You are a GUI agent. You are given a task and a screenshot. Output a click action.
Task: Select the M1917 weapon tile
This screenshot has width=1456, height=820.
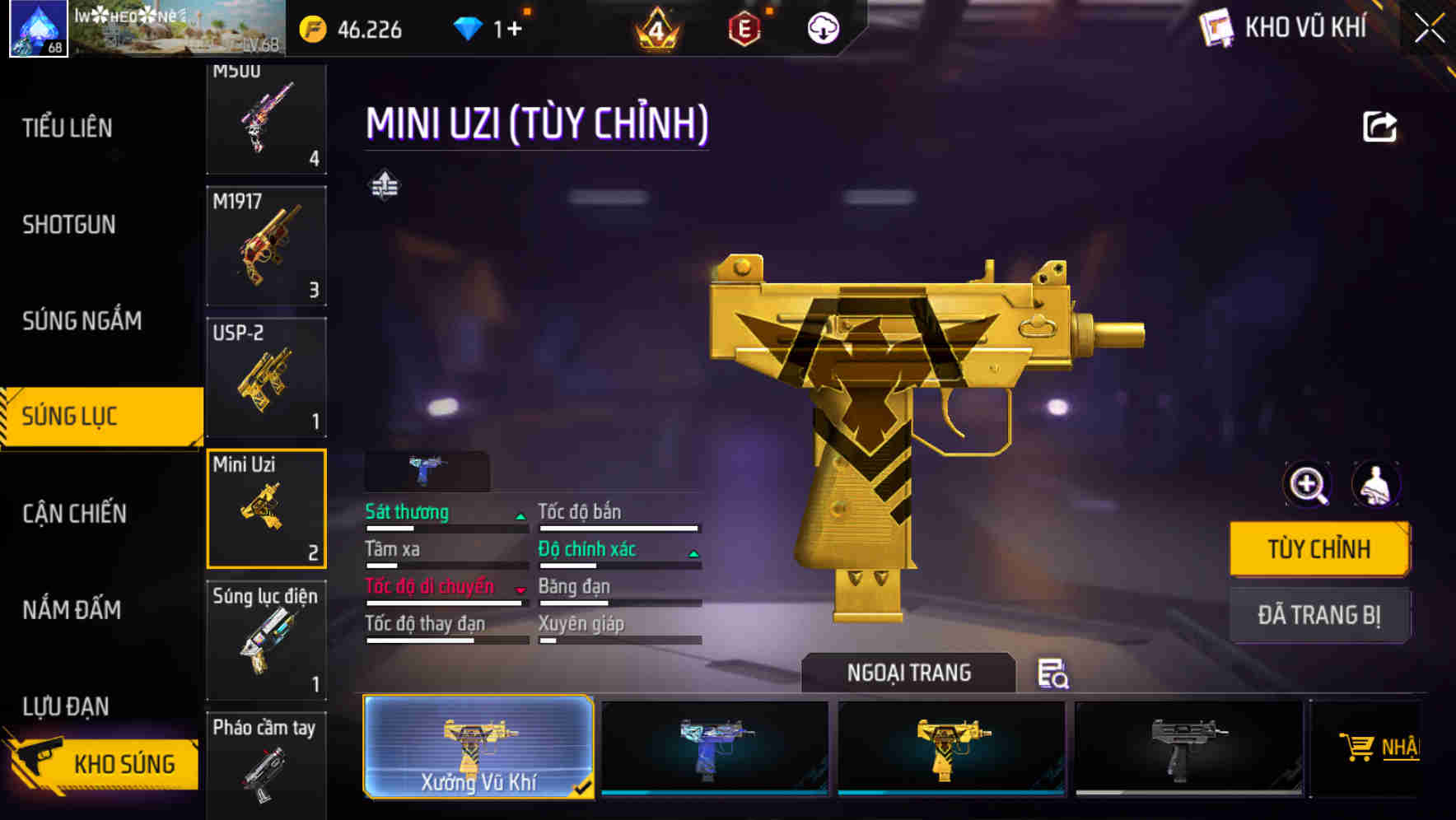click(x=266, y=245)
